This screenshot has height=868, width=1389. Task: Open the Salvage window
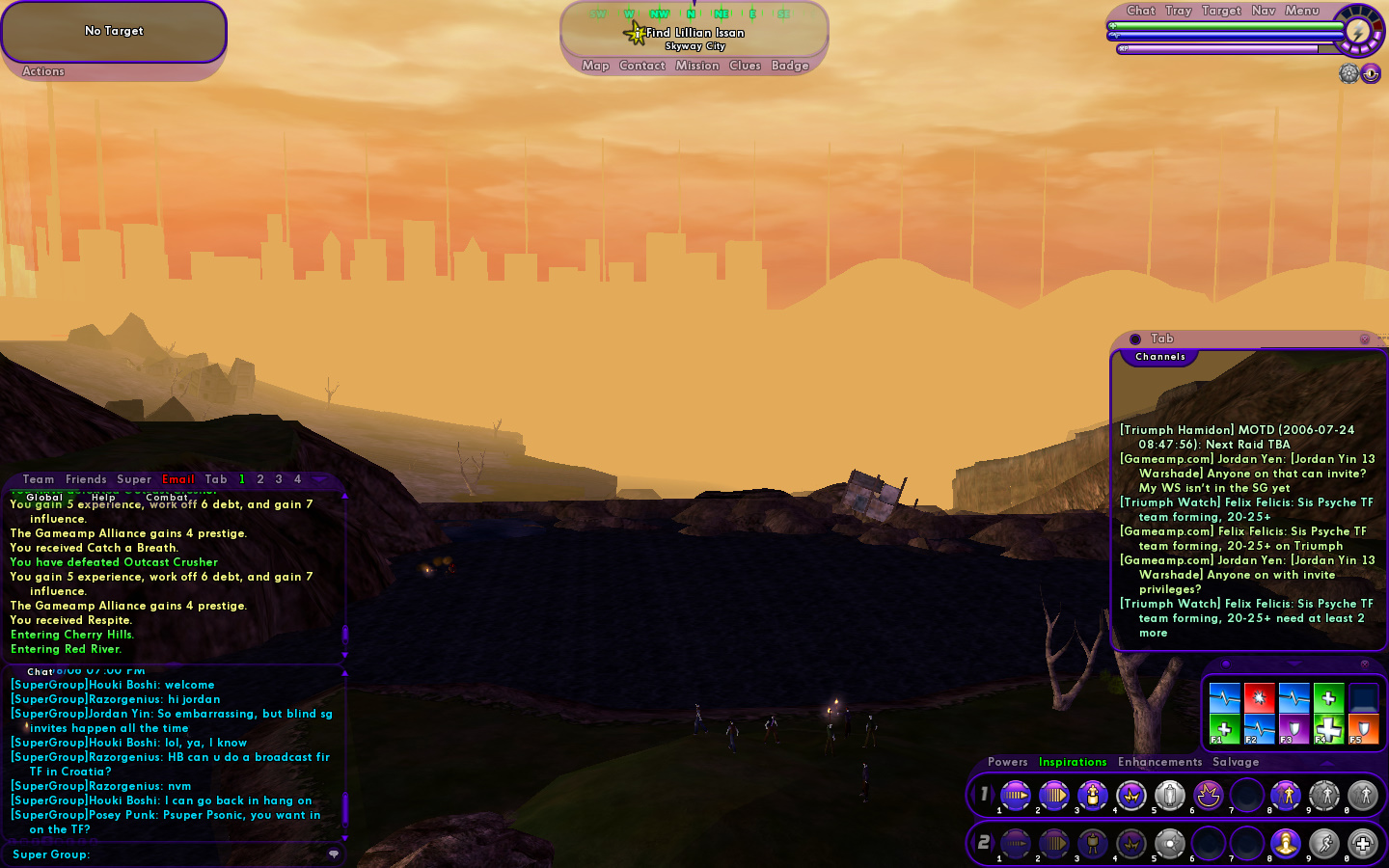[x=1236, y=762]
